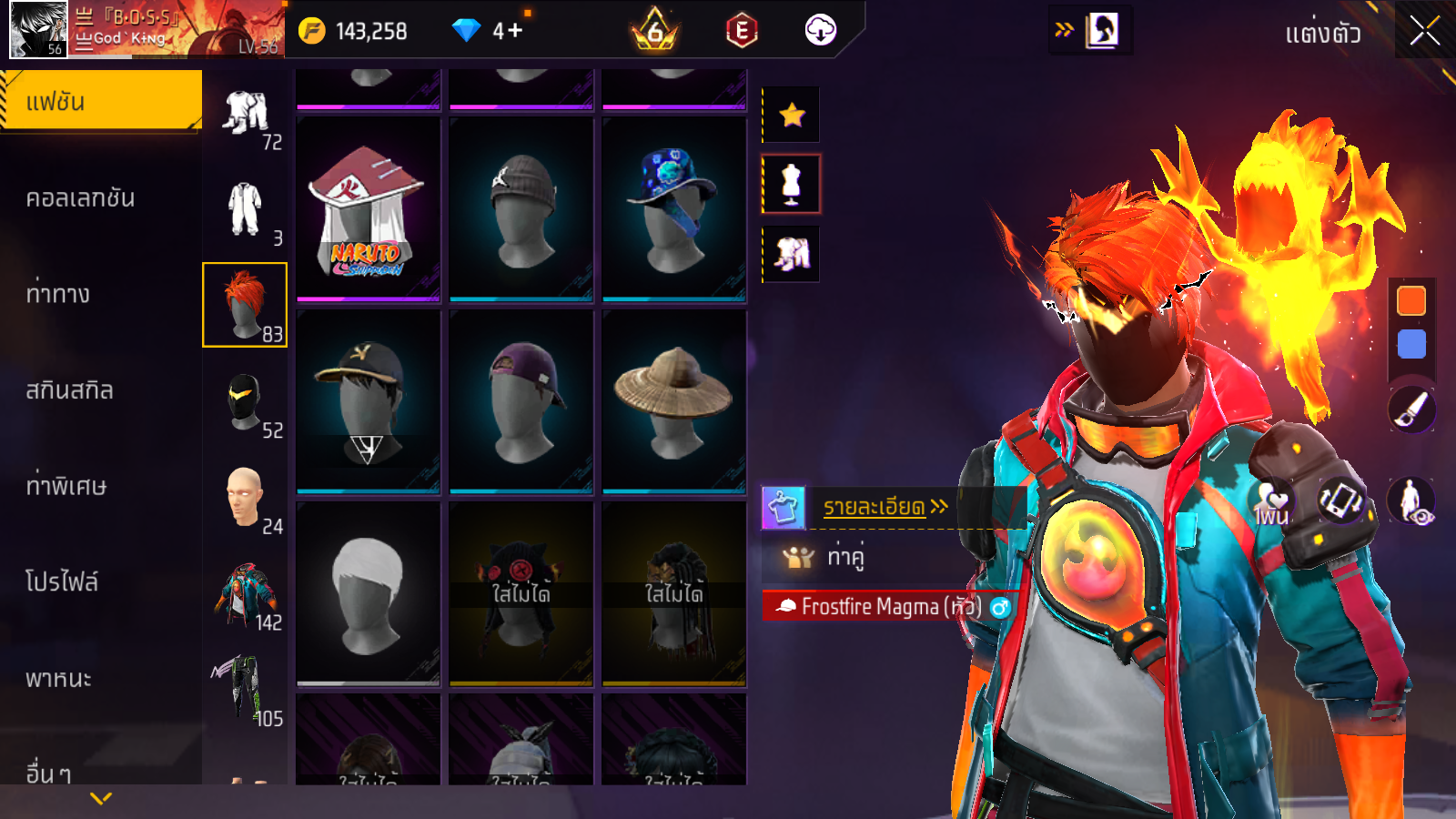Select the blue color swatch

click(1411, 344)
